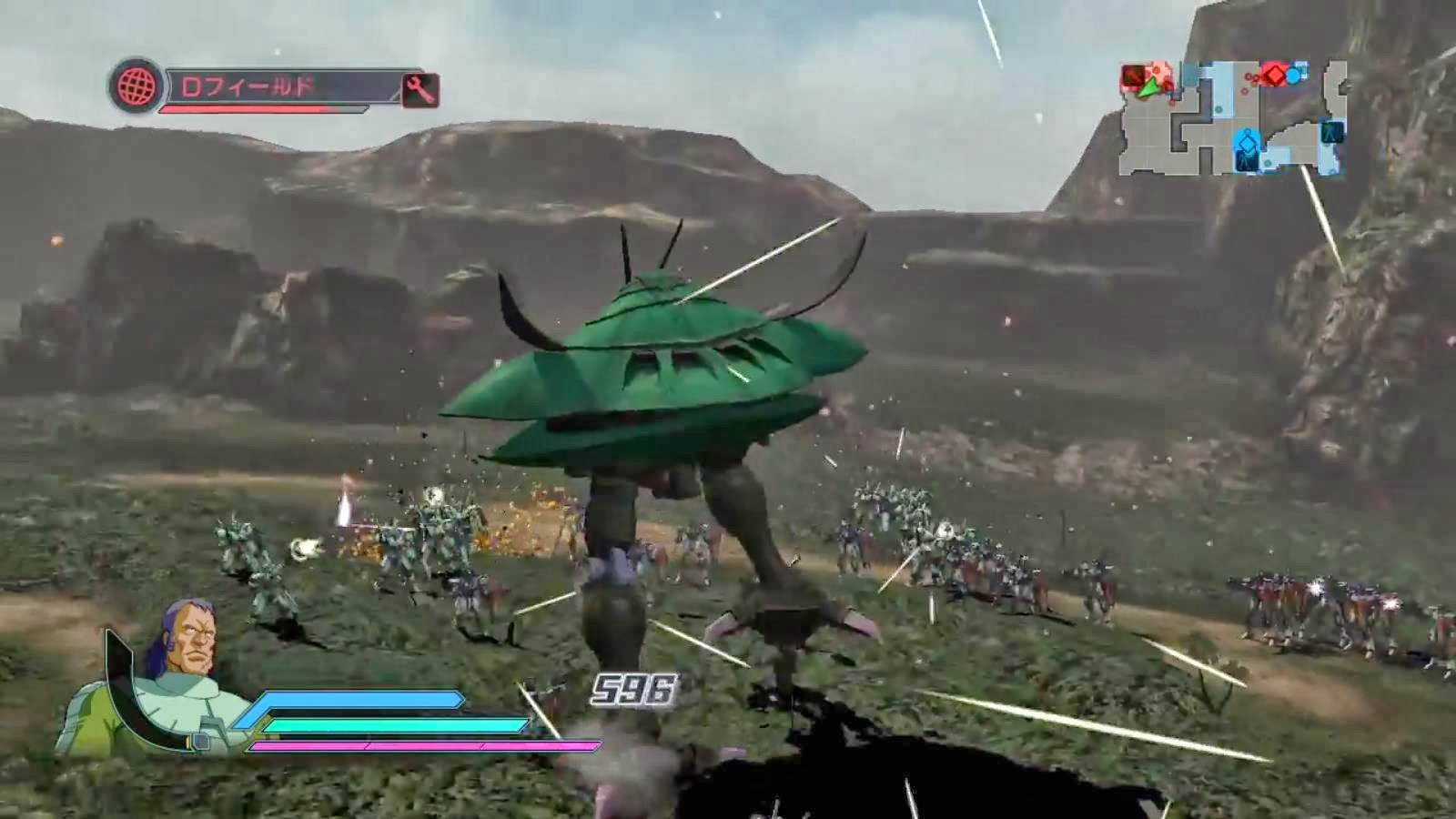Select the pink starburst battle icon on minimap
1456x819 pixels.
pos(1158,72)
